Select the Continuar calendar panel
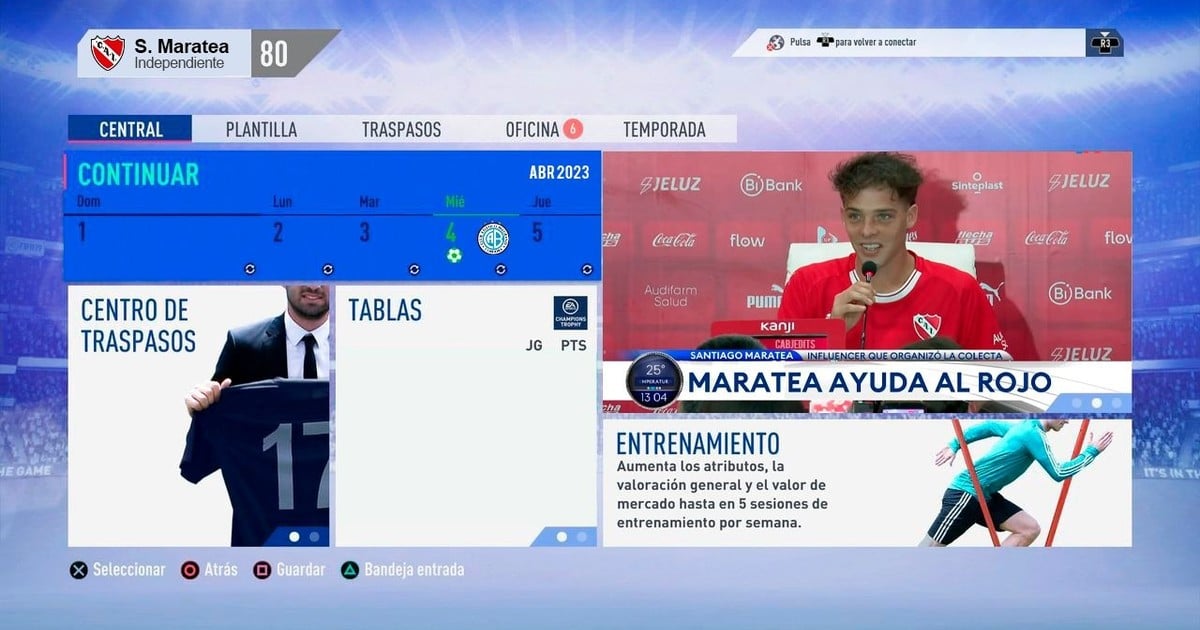The height and width of the screenshot is (630, 1200). click(x=138, y=174)
